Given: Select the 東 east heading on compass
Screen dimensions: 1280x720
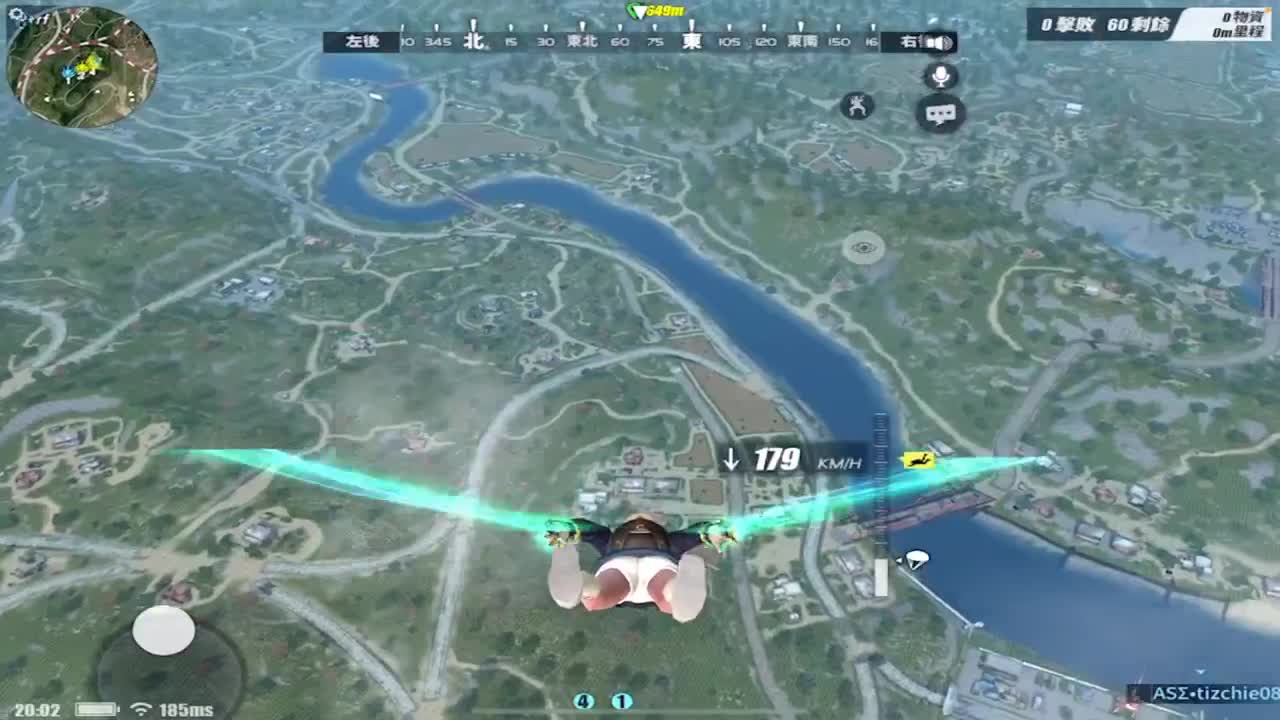Looking at the screenshot, I should click(x=690, y=42).
